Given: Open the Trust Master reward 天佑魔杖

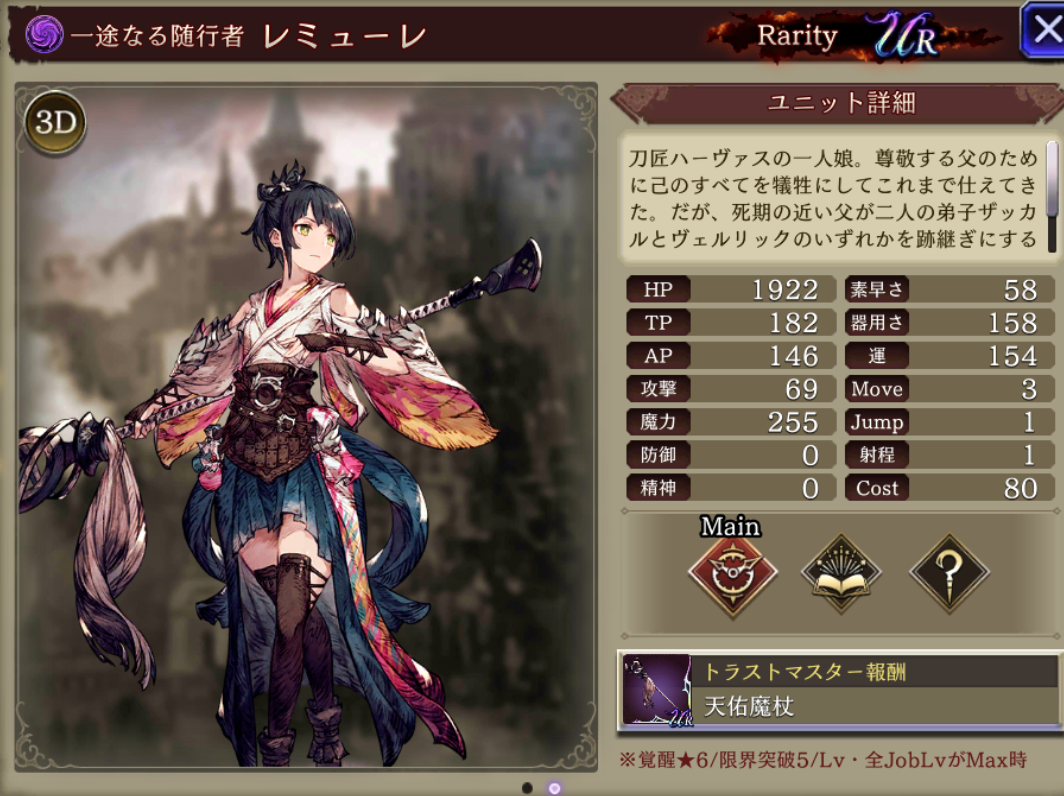Looking at the screenshot, I should pos(838,689).
